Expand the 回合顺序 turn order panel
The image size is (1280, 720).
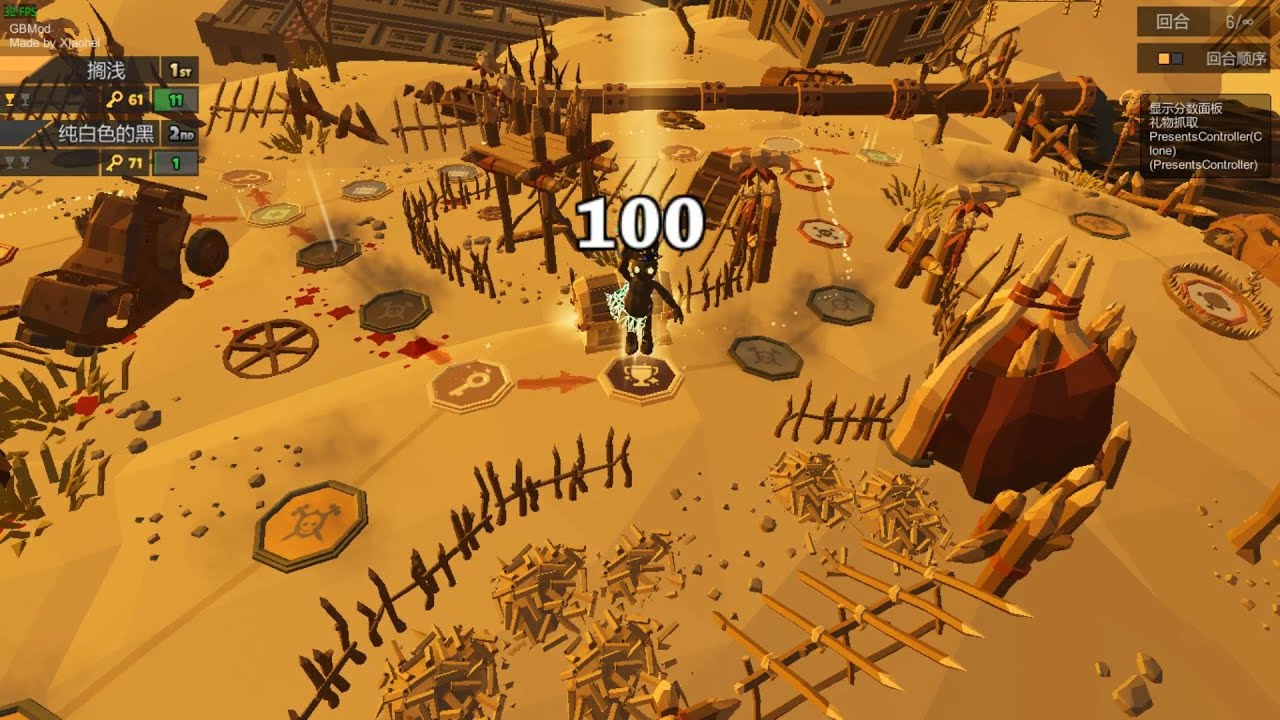(x=1237, y=58)
